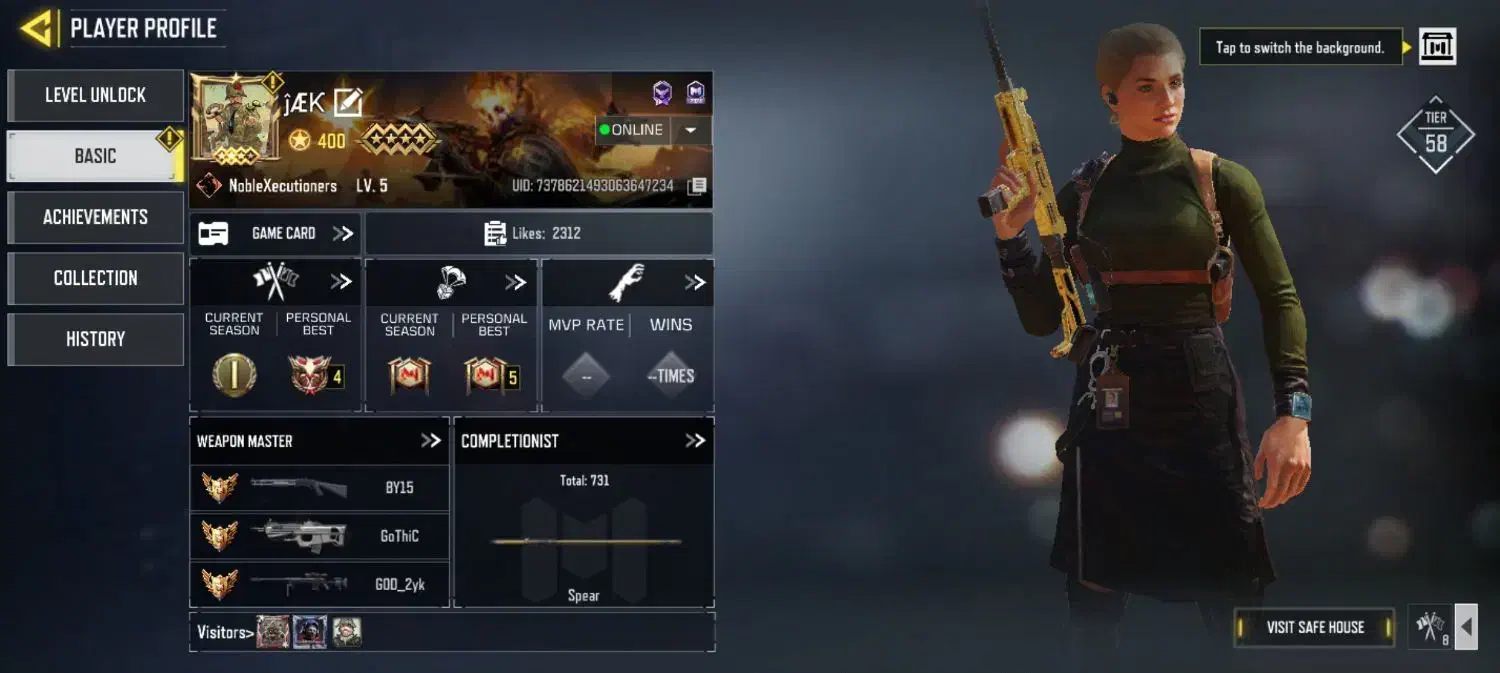Expand the Completionist section
The image size is (1500, 673).
[695, 441]
